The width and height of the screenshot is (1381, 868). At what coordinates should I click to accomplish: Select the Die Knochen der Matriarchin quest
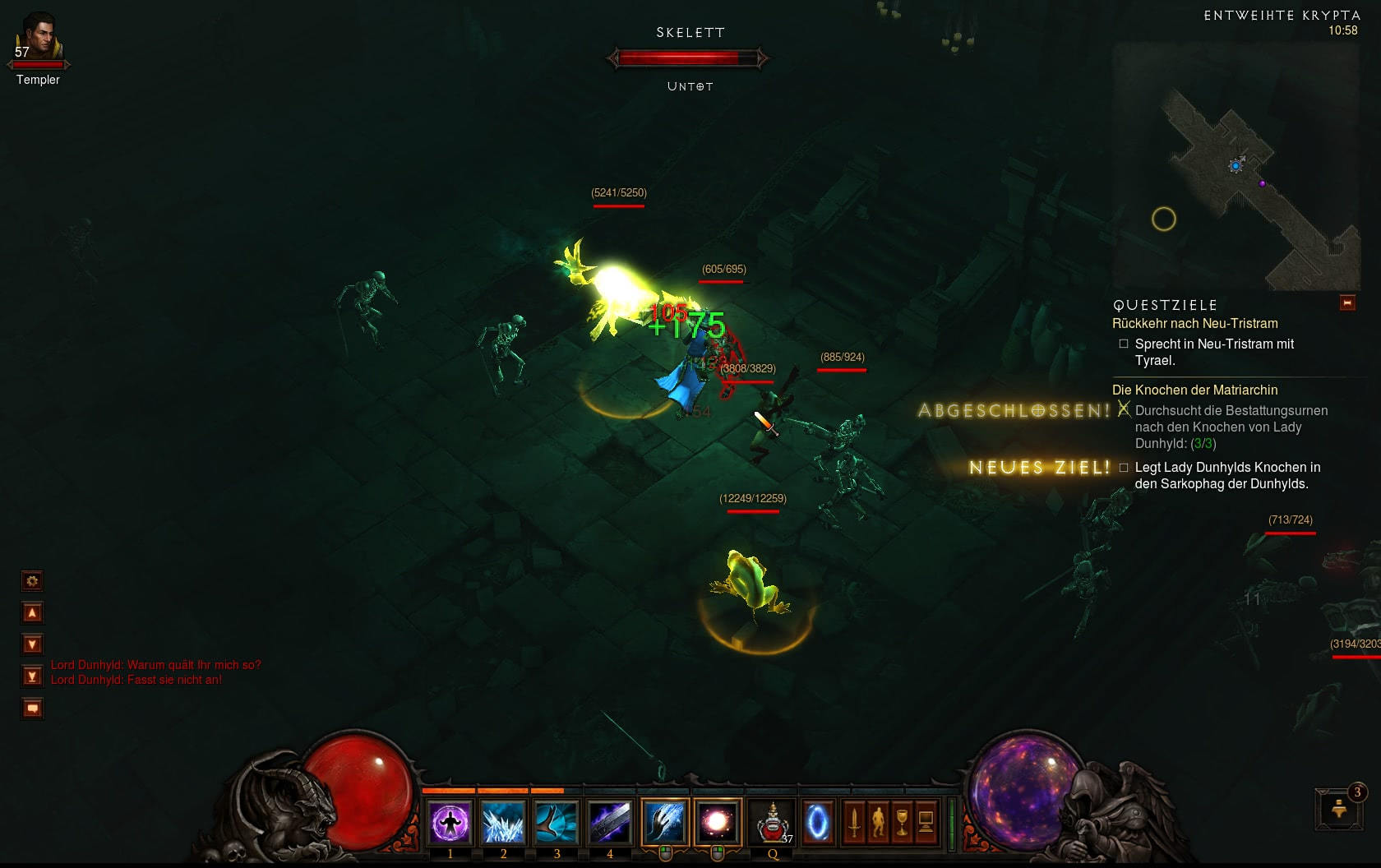coord(1194,390)
